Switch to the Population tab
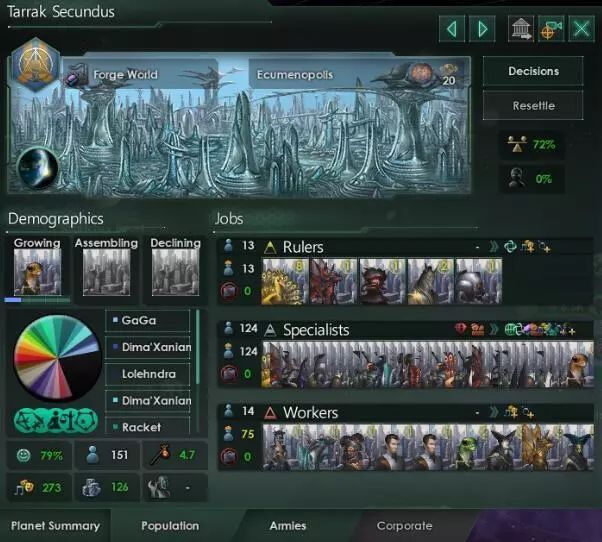Viewport: 602px width, 542px height. coord(170,525)
